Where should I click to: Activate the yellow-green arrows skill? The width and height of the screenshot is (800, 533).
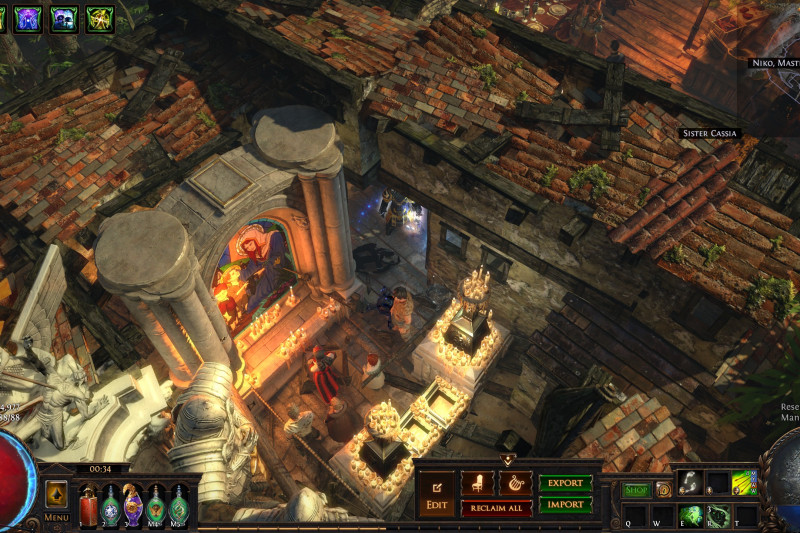[744, 483]
